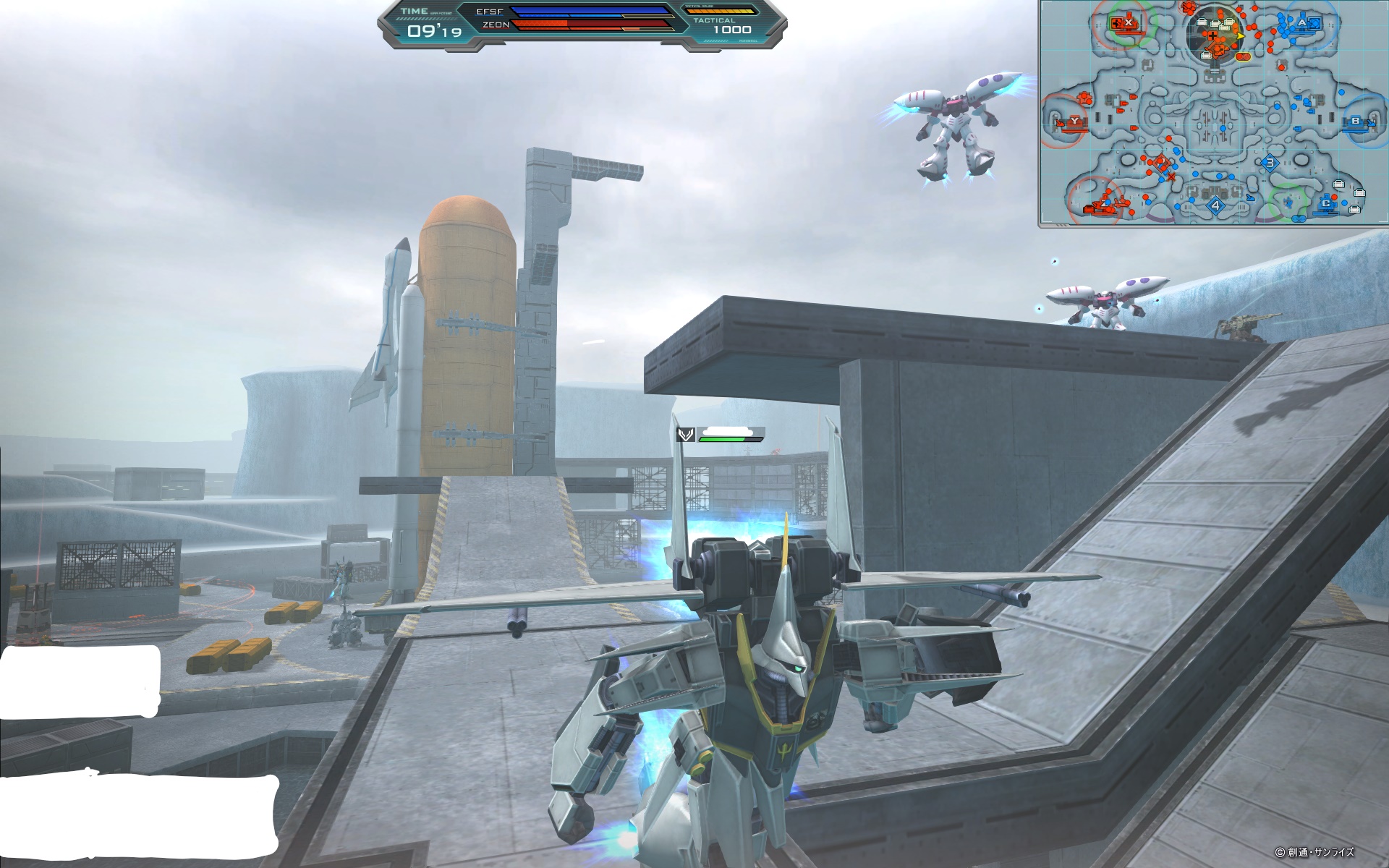Select base Y marker on the minimap
Image resolution: width=1389 pixels, height=868 pixels.
[1074, 122]
